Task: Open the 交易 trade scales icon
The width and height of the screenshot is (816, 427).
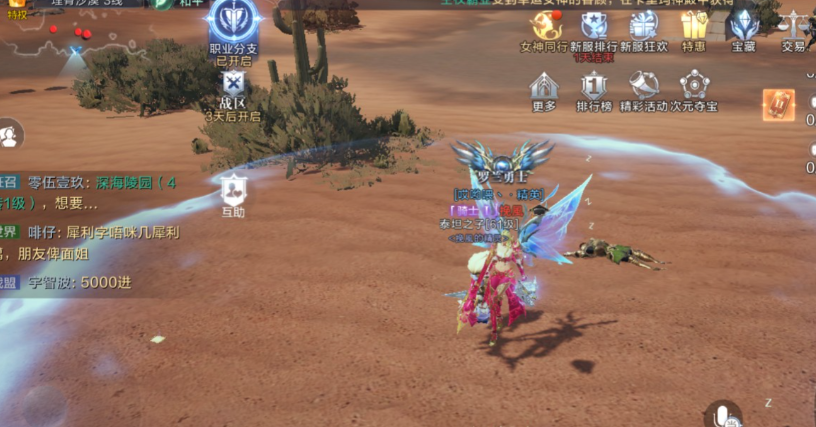Action: pos(794,26)
